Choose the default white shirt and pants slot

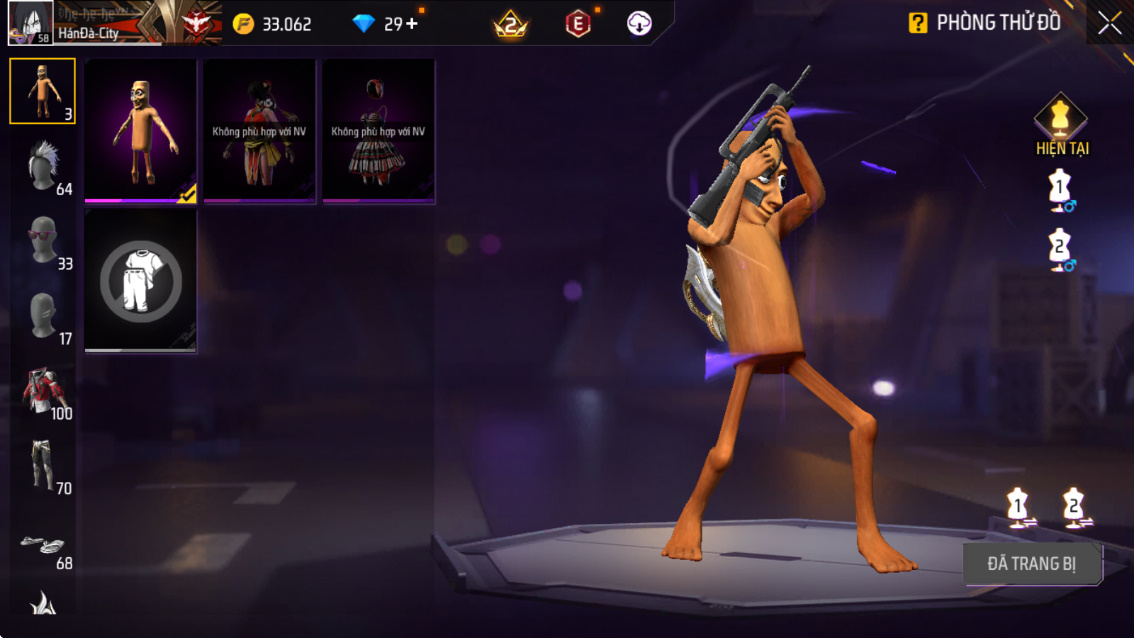140,280
